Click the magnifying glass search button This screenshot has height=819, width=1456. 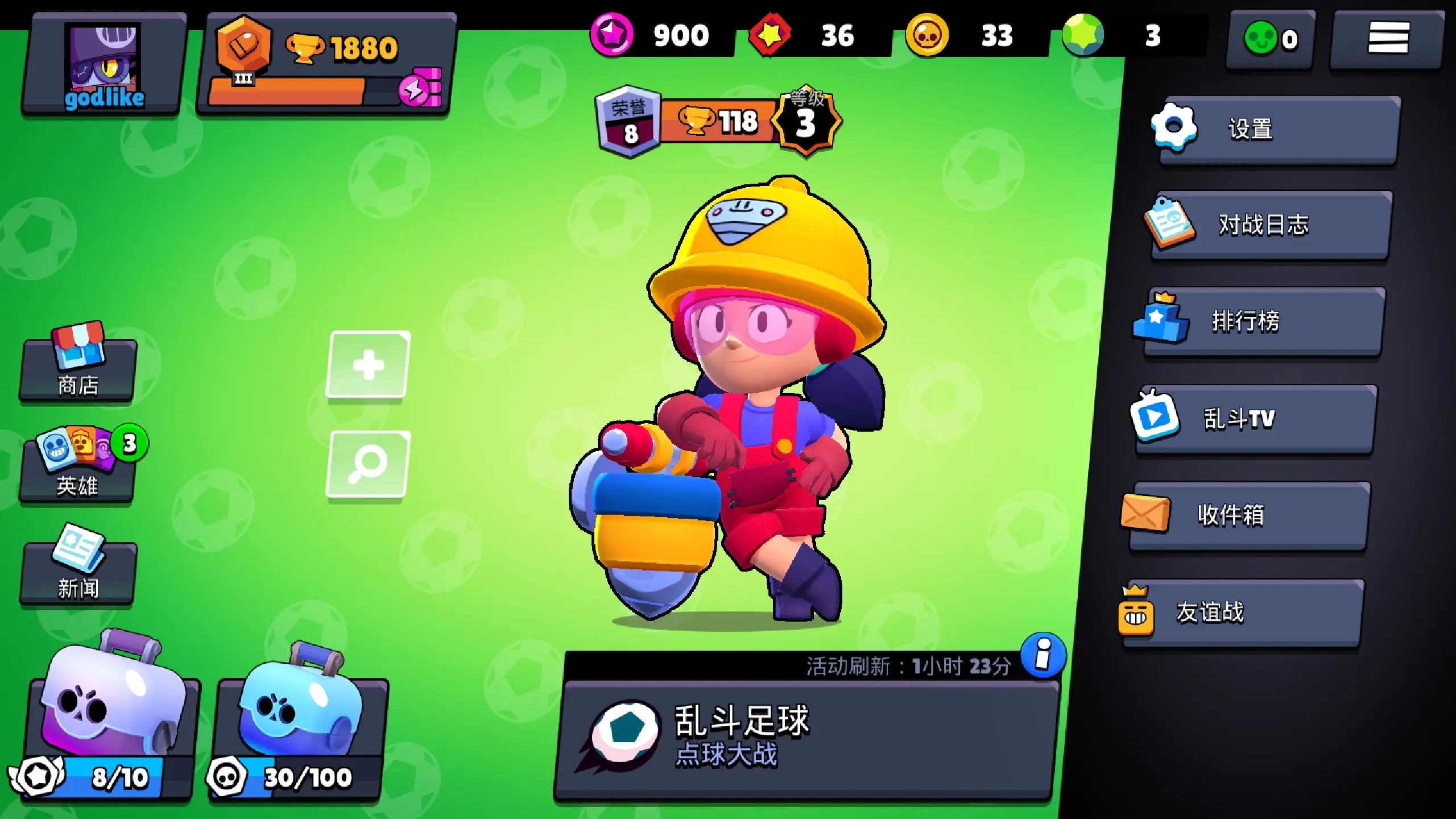[368, 464]
